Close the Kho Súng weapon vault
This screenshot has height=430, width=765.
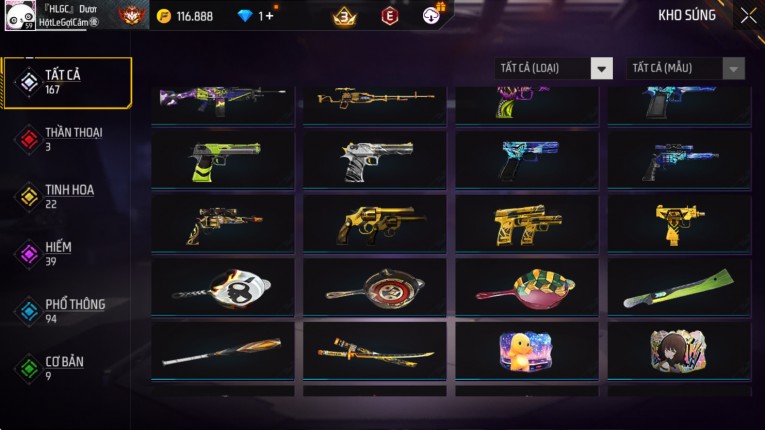tap(748, 16)
